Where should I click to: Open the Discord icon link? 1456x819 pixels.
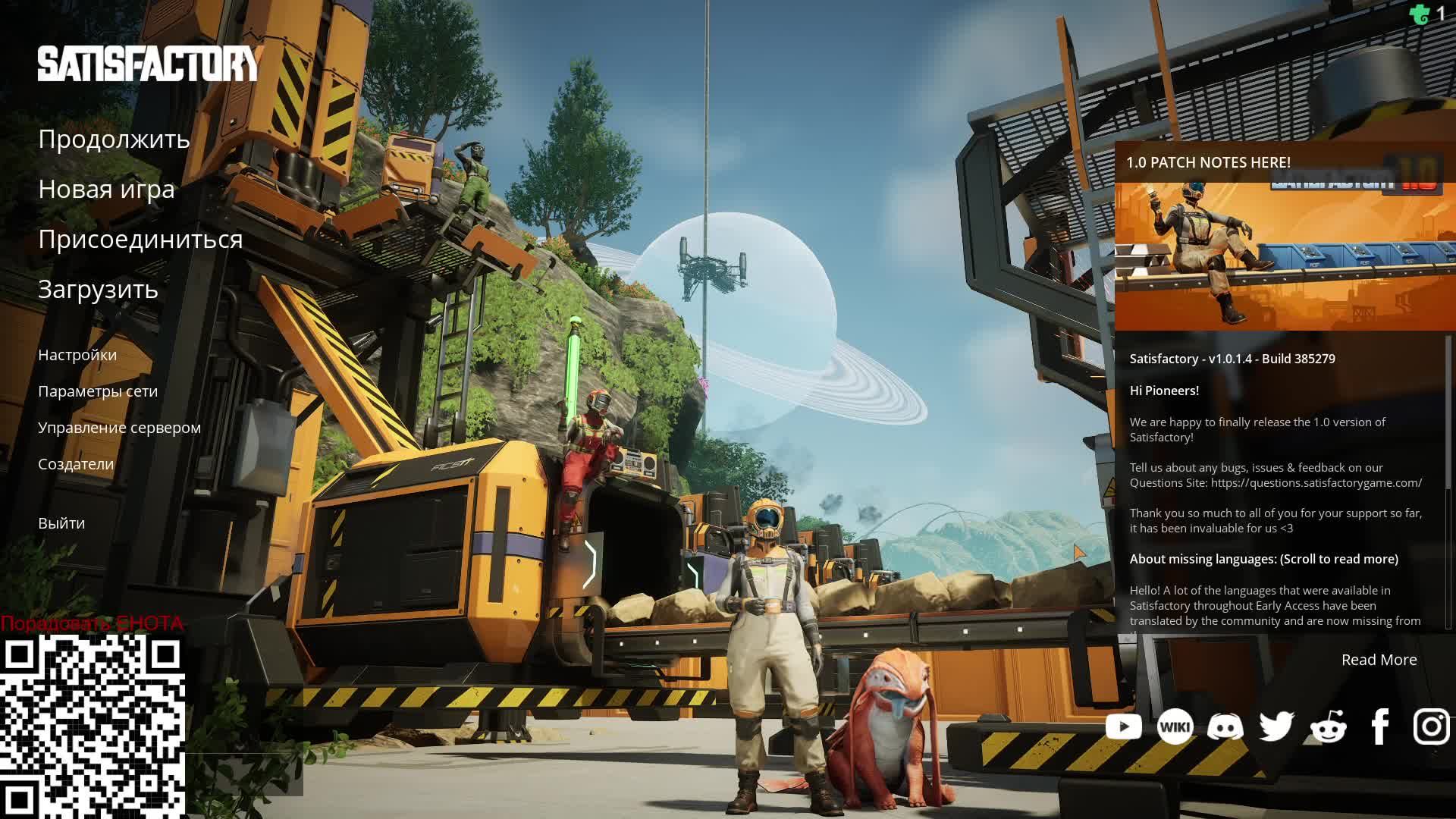click(x=1225, y=726)
